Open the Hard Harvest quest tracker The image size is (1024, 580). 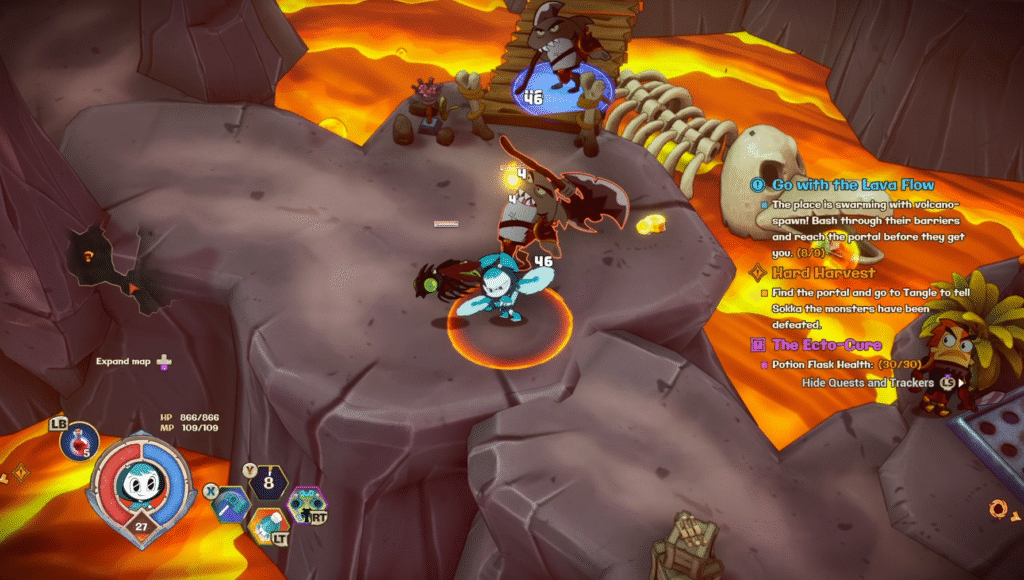(x=824, y=272)
